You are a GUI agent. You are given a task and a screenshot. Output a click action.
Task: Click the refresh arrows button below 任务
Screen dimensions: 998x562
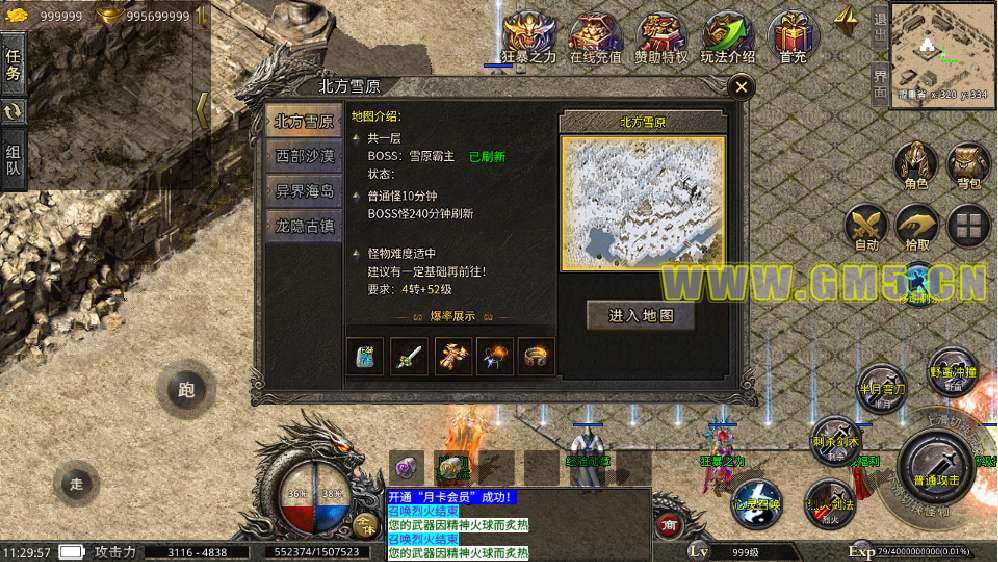pos(14,113)
